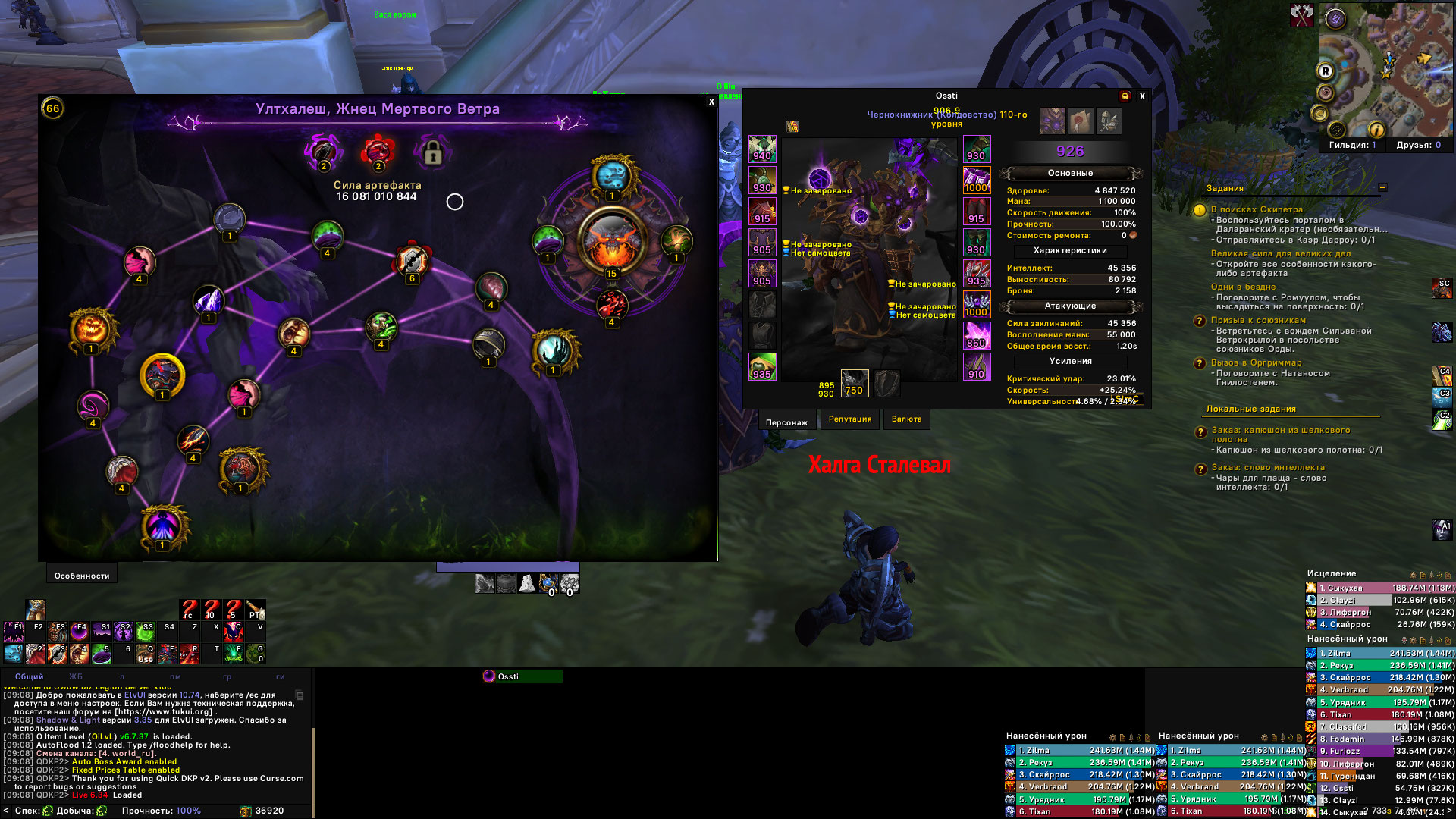The height and width of the screenshot is (819, 1456).
Task: Select the ghostly hand artifact trait
Action: (x=554, y=351)
